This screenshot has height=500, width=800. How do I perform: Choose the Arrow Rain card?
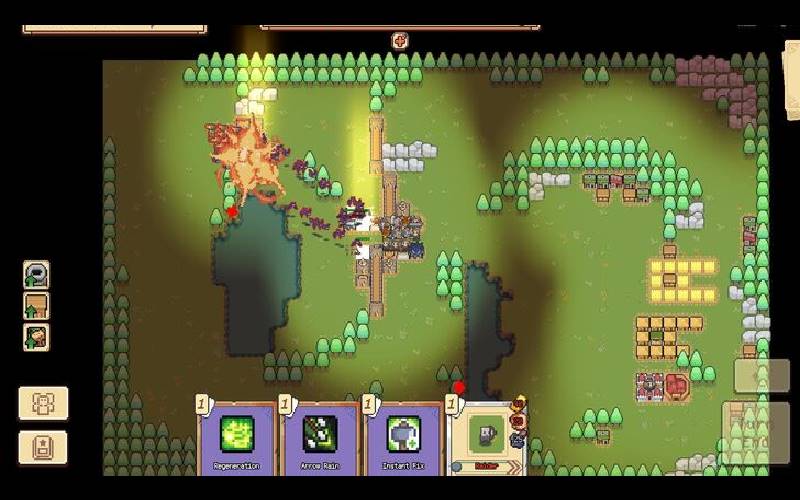pos(320,436)
